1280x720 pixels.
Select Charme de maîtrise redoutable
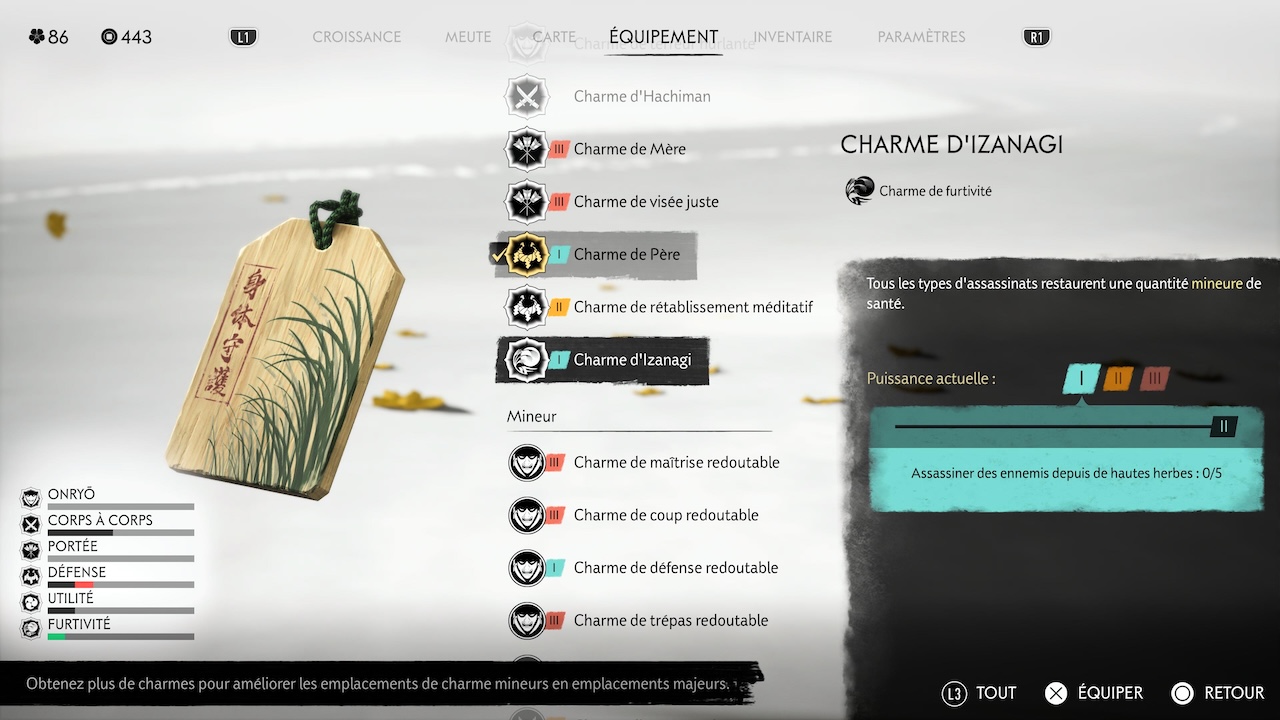[676, 462]
